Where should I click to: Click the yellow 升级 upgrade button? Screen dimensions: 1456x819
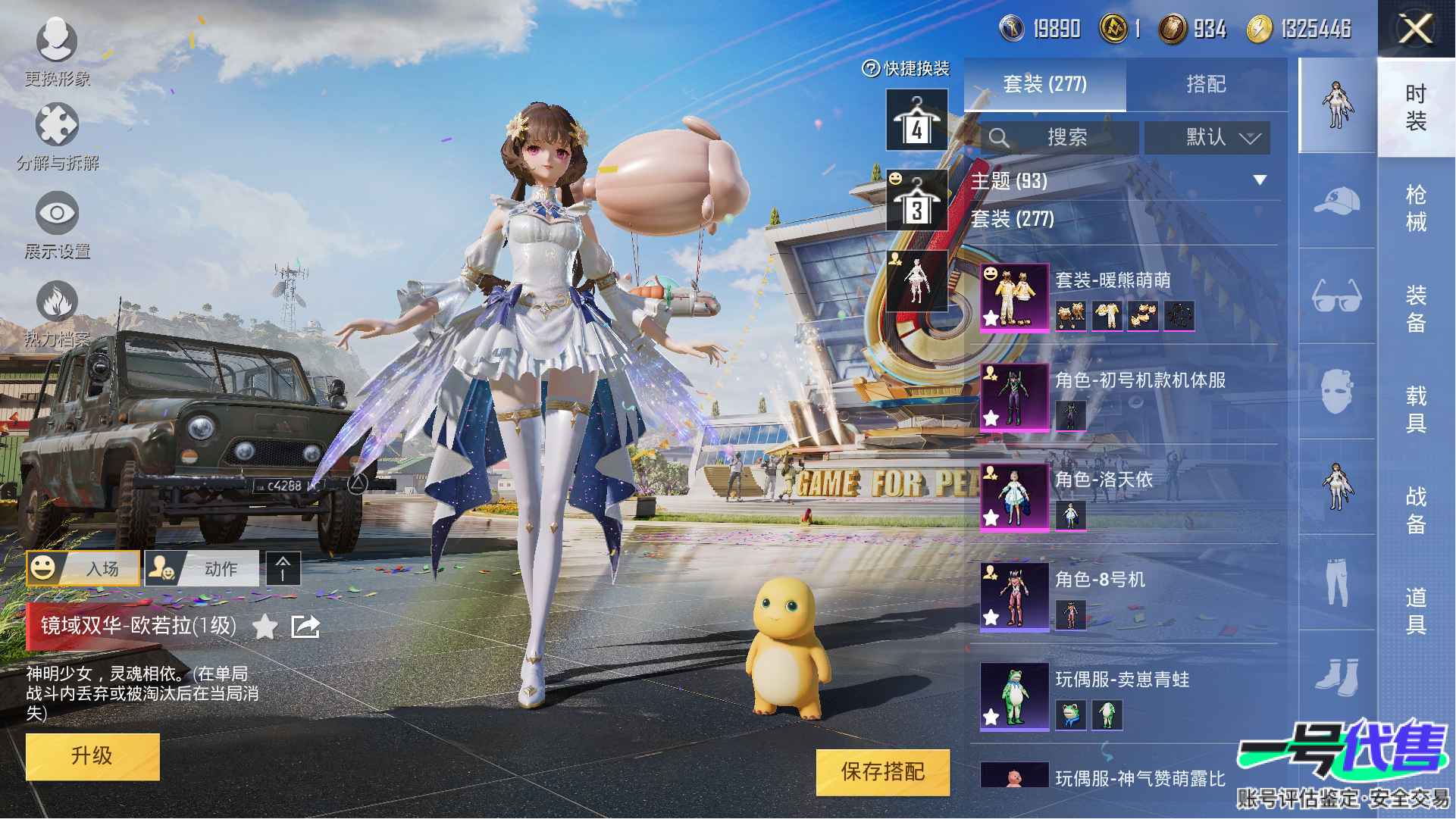point(92,756)
